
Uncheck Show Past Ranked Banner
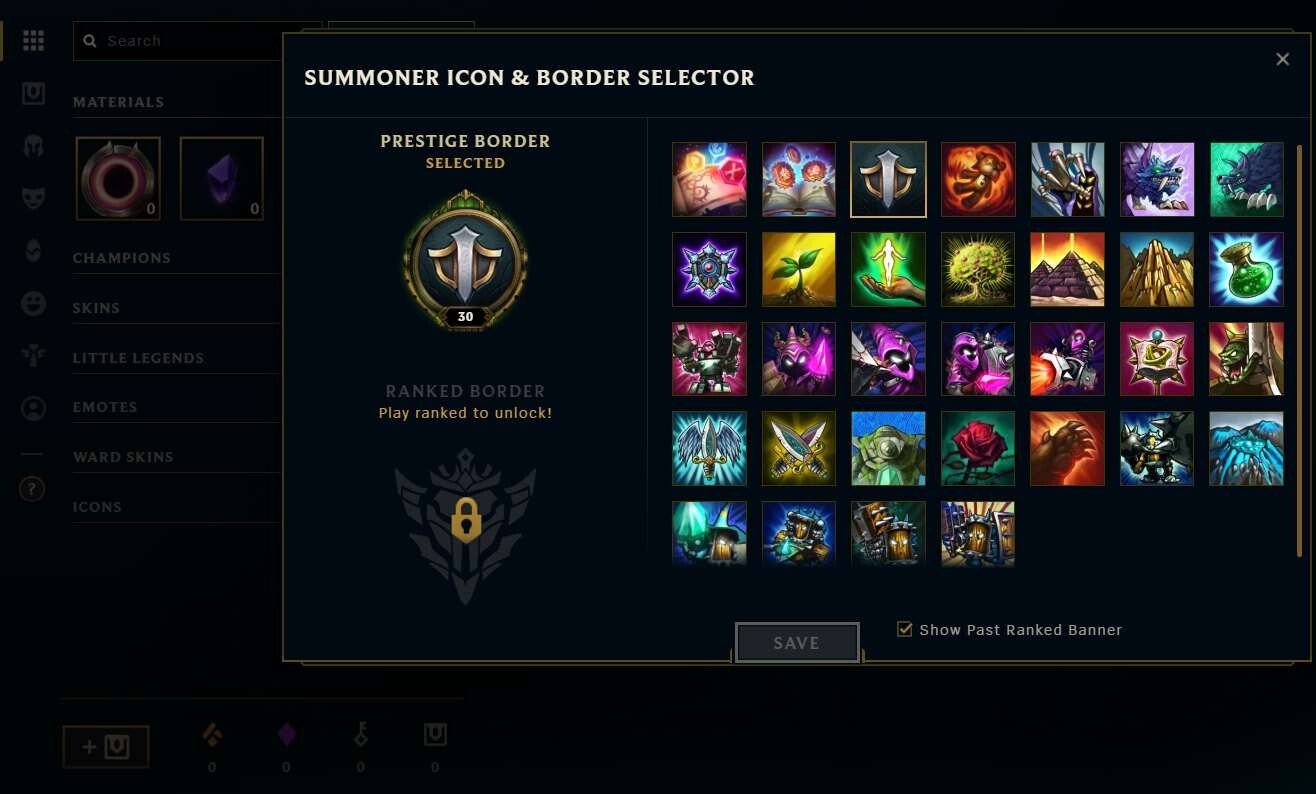[905, 629]
